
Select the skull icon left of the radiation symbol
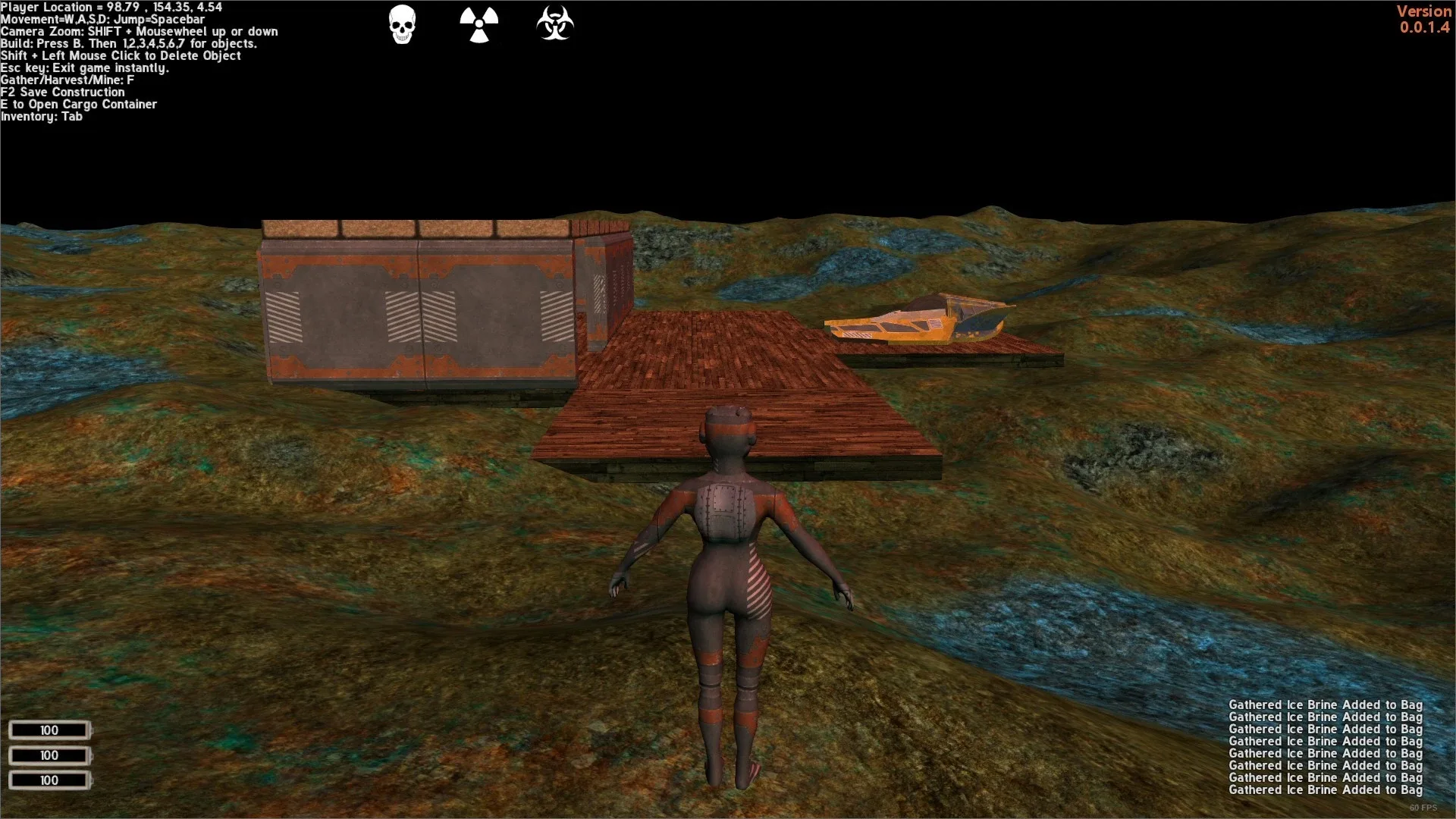point(402,24)
